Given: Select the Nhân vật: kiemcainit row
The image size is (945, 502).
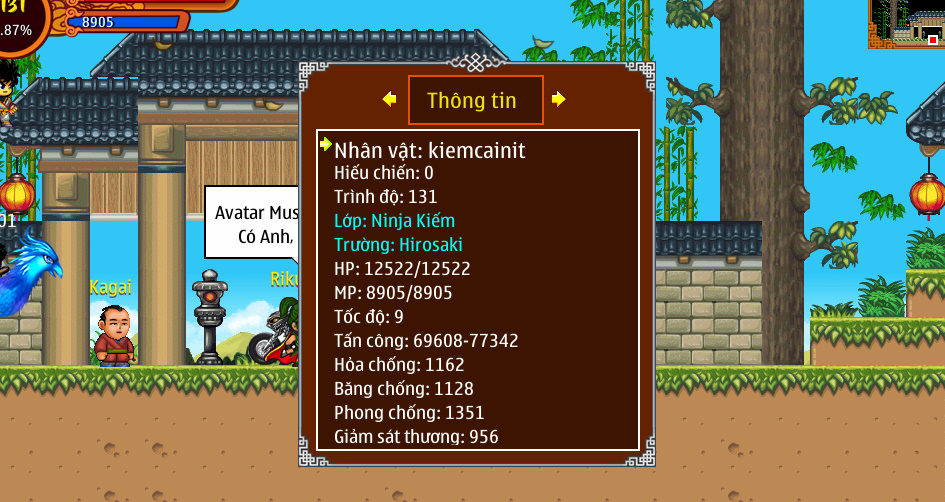Looking at the screenshot, I should pos(430,151).
